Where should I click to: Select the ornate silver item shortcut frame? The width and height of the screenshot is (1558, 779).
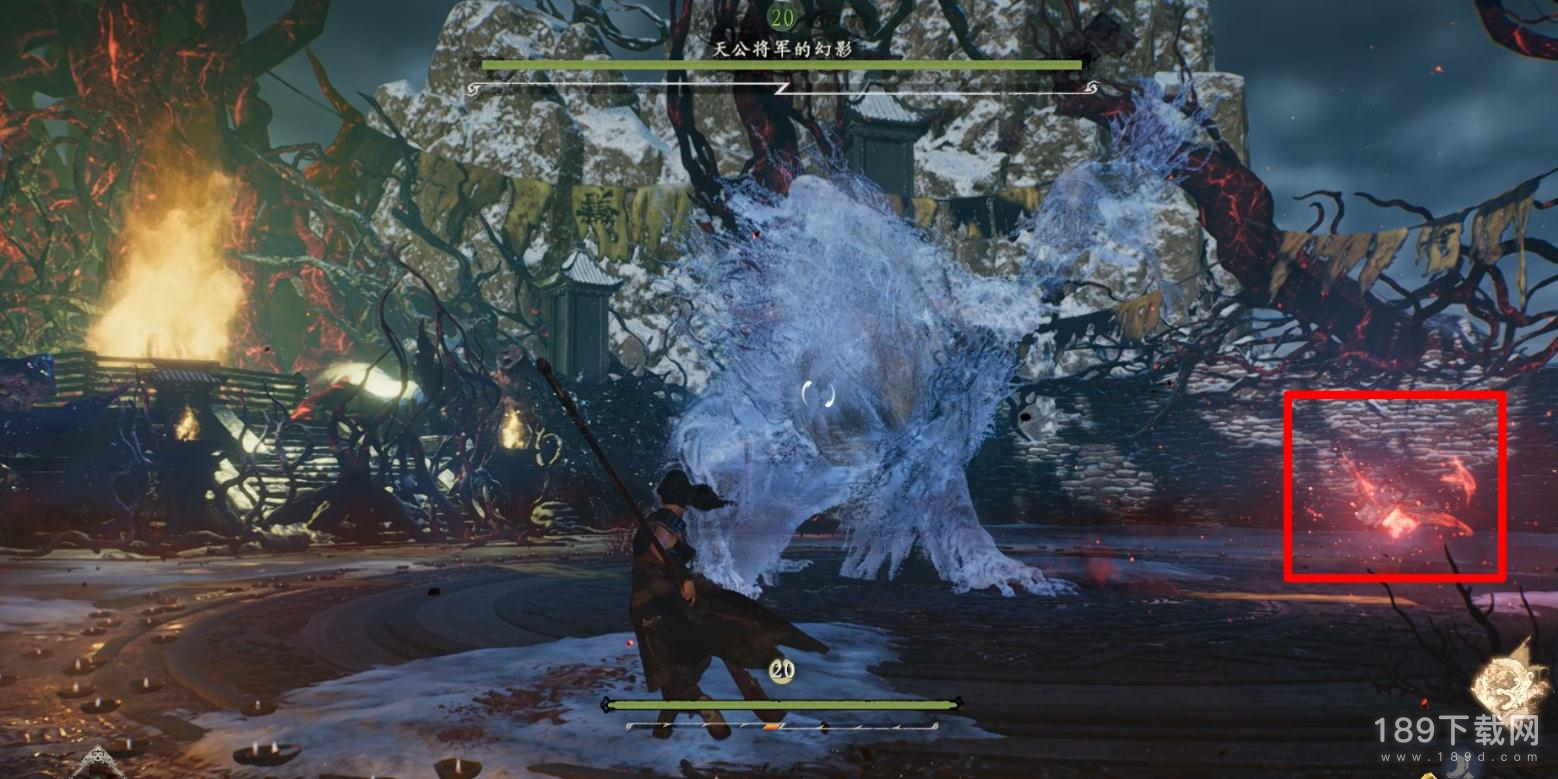[98, 764]
